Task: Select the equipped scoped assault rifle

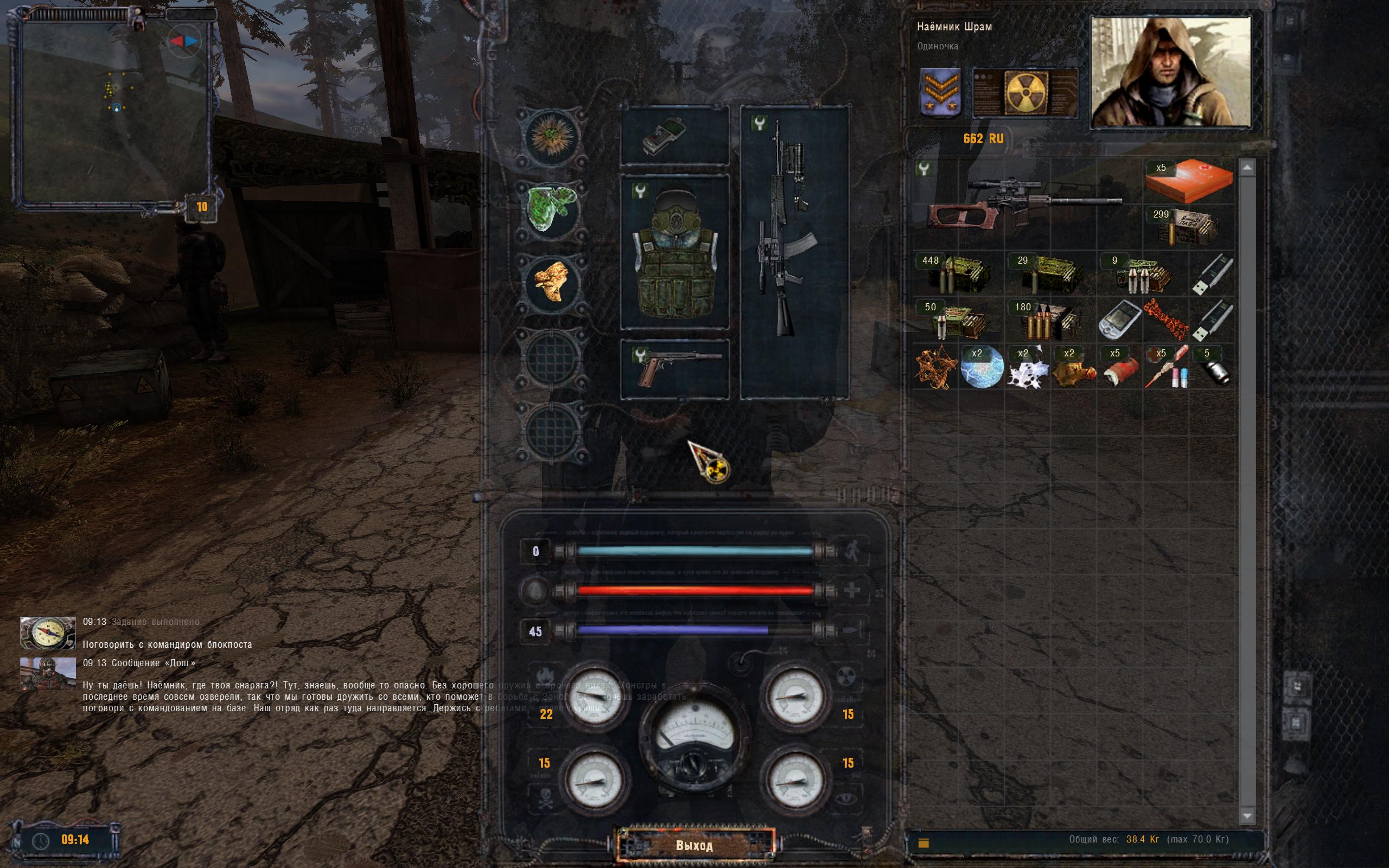Action: coord(794,253)
